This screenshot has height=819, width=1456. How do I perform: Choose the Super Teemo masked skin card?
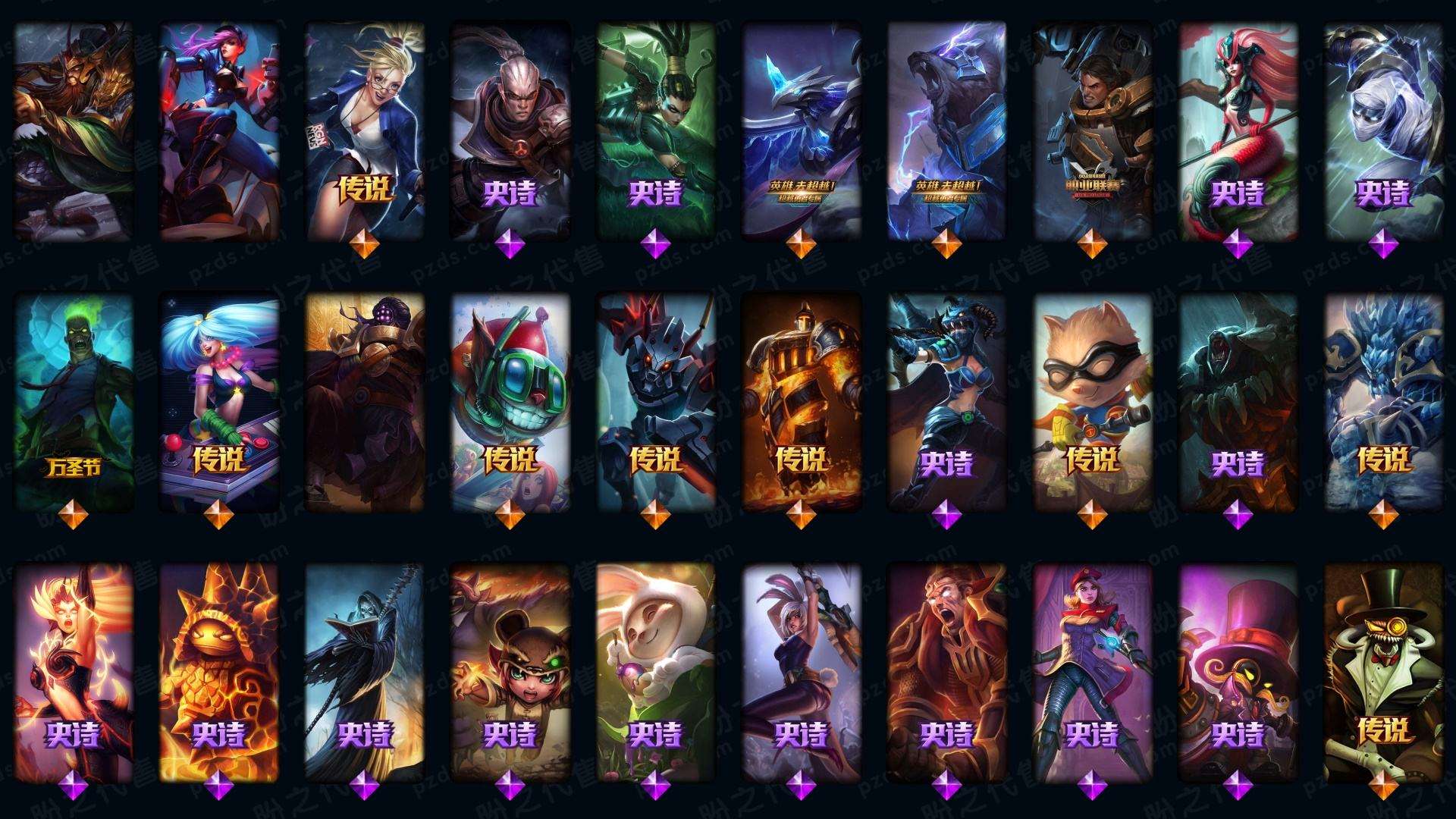point(1092,402)
